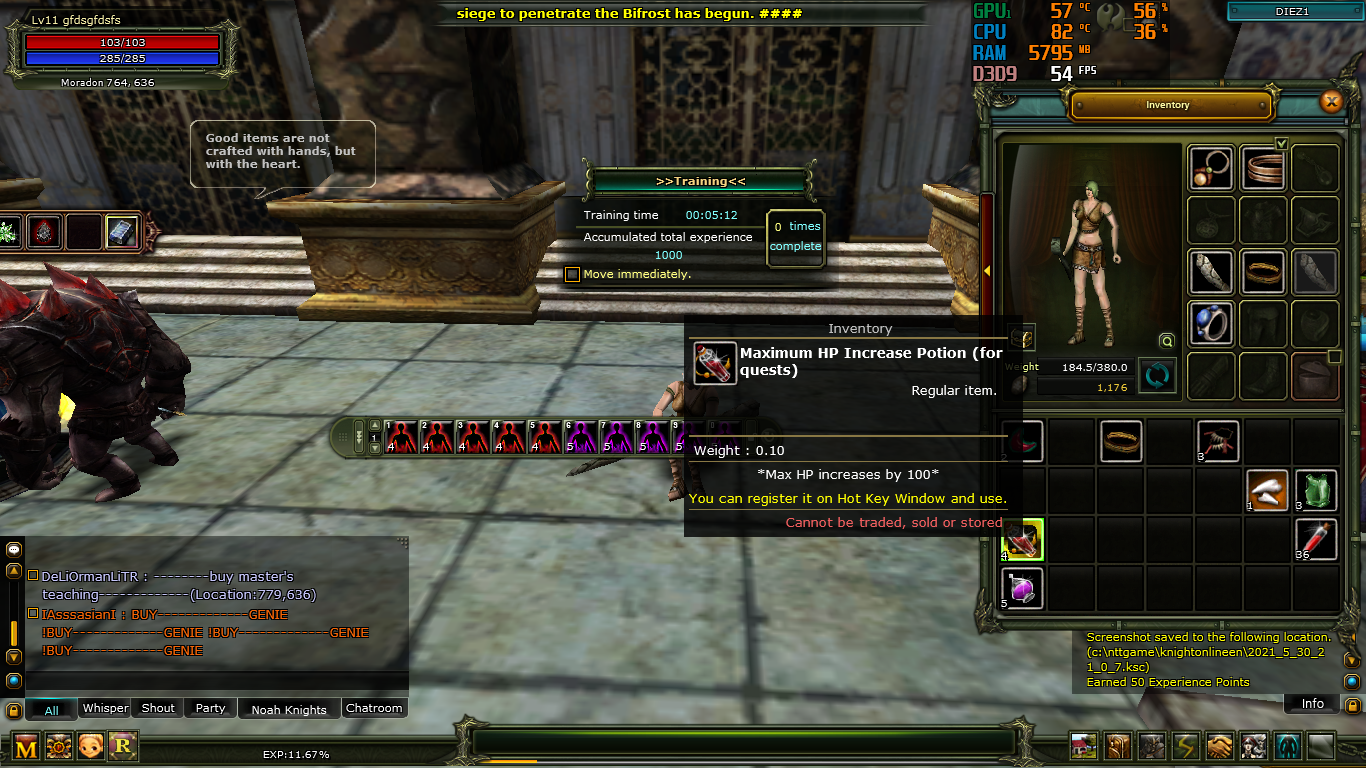1366x768 pixels.
Task: Switch to the All chat tab
Action: pos(52,710)
